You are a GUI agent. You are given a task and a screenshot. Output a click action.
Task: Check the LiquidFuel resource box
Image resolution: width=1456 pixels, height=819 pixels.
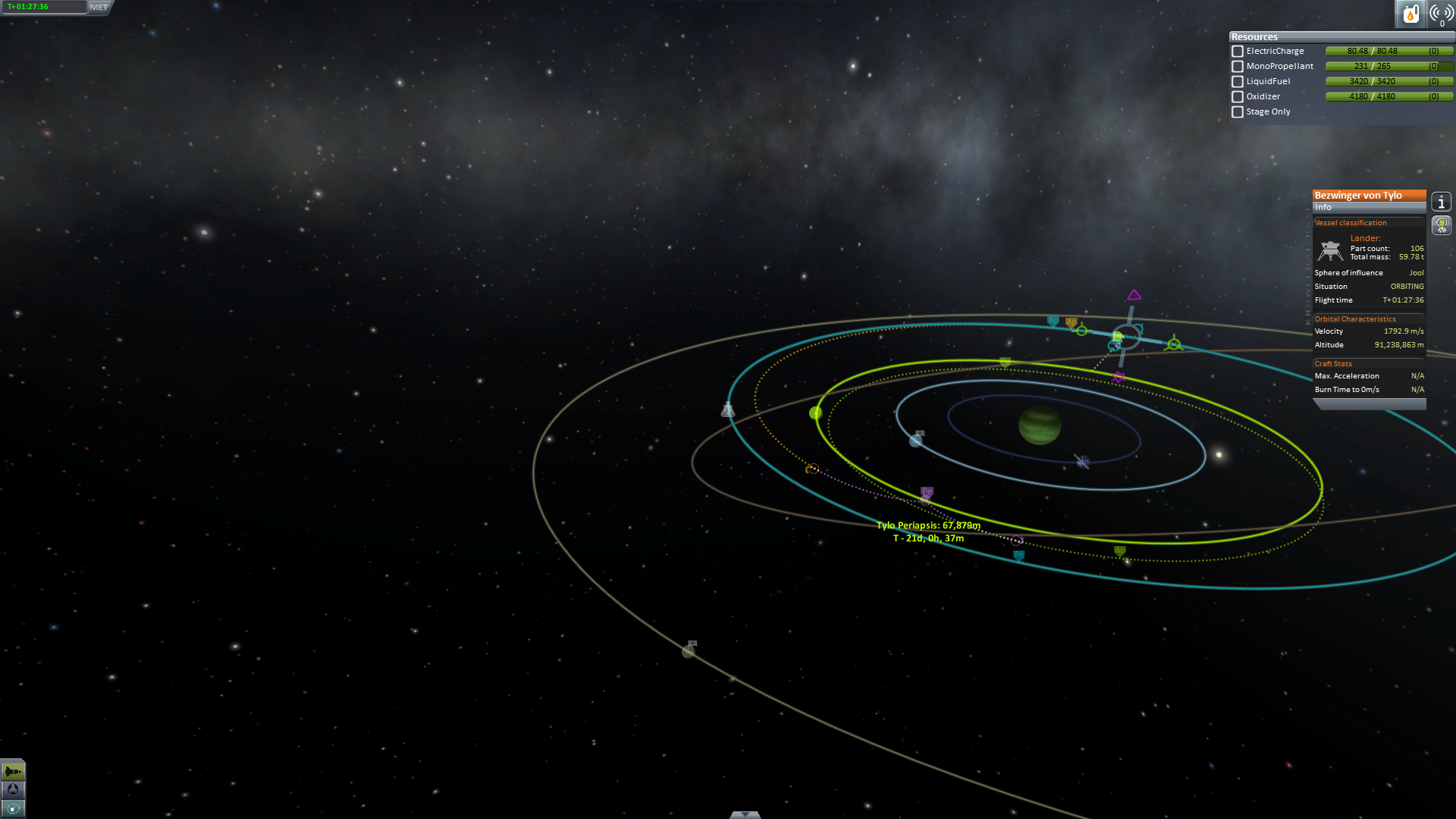pos(1238,82)
